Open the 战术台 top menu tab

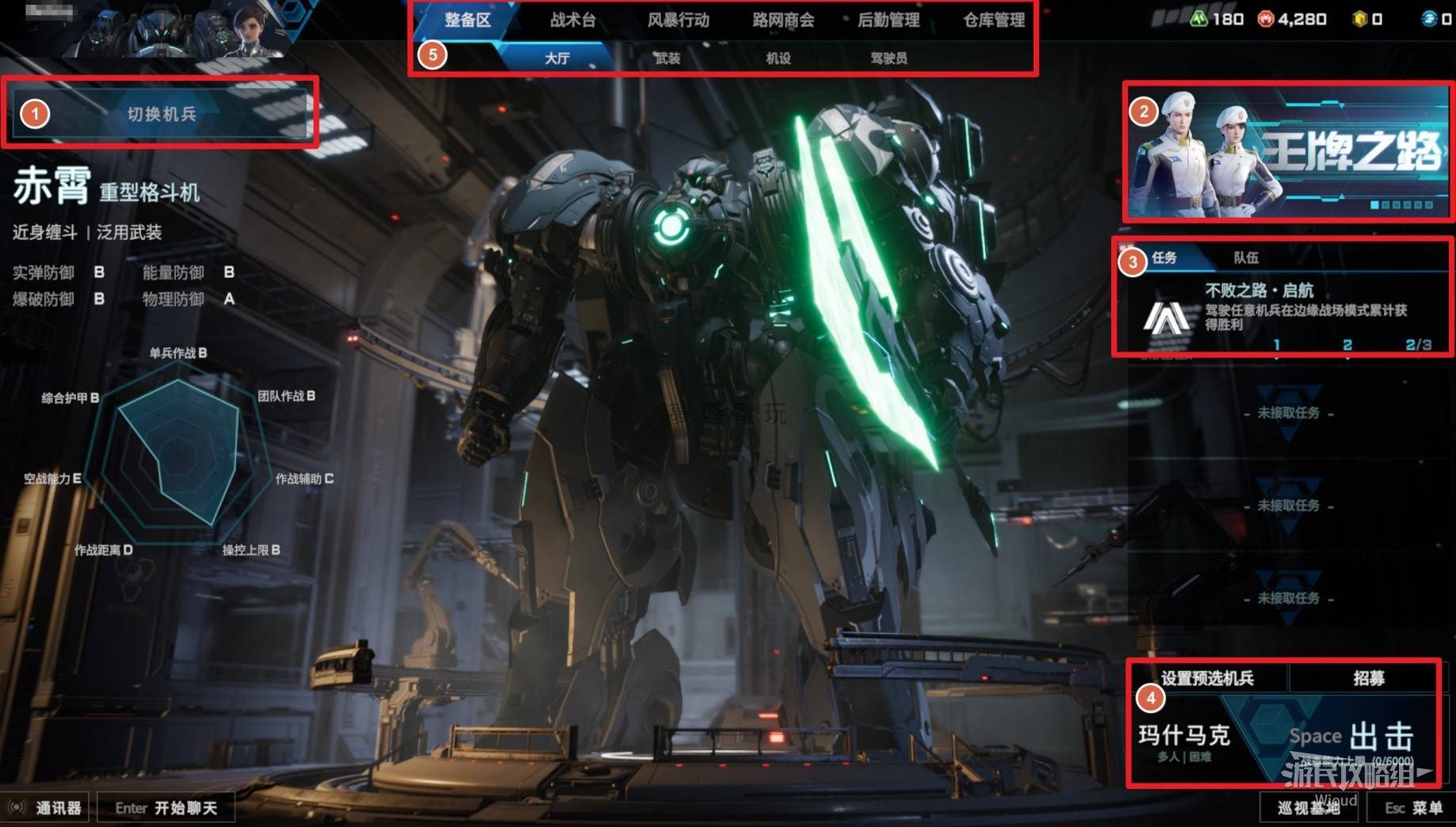click(x=572, y=20)
